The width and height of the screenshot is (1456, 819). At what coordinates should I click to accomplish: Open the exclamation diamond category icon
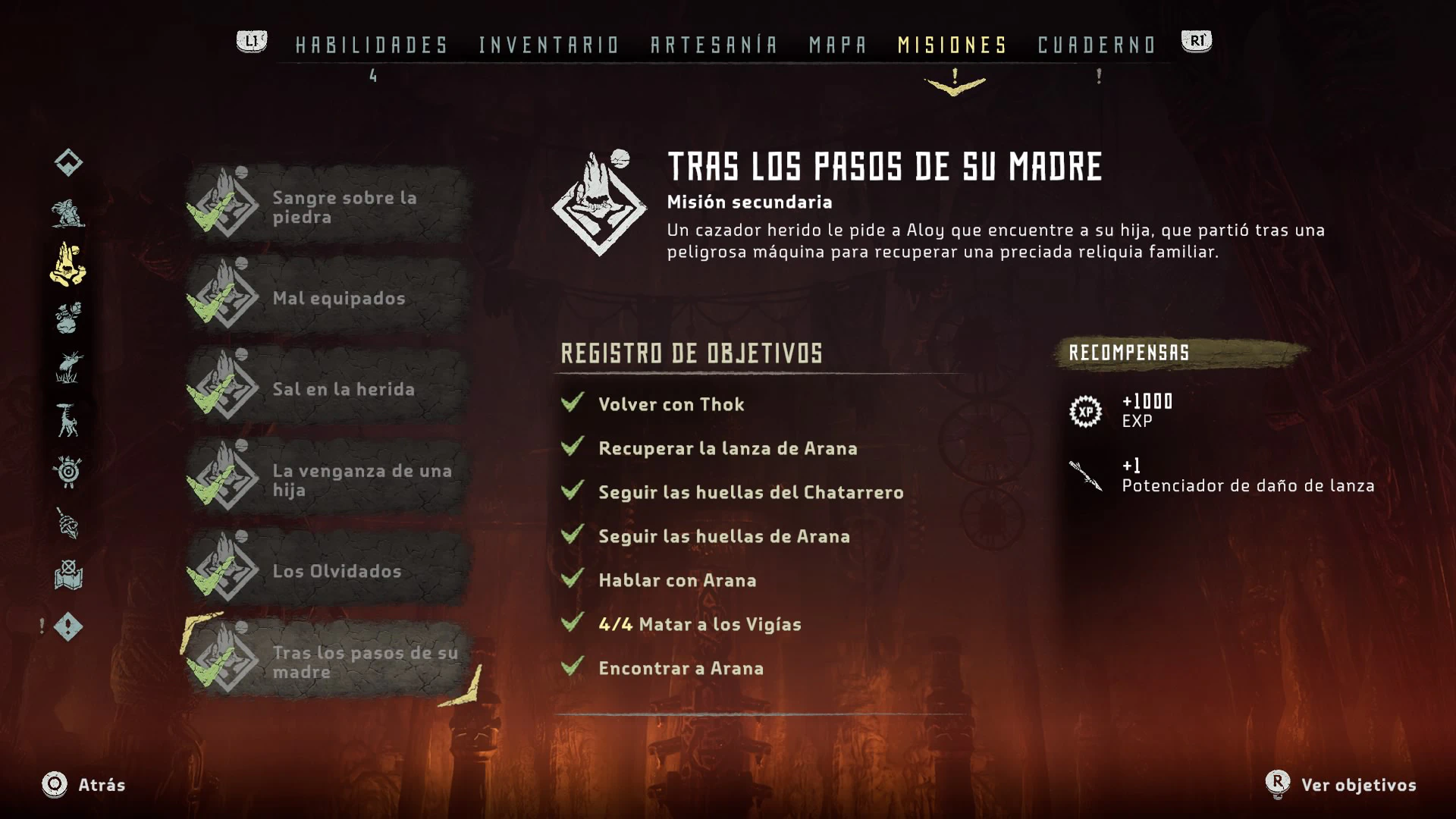68,627
